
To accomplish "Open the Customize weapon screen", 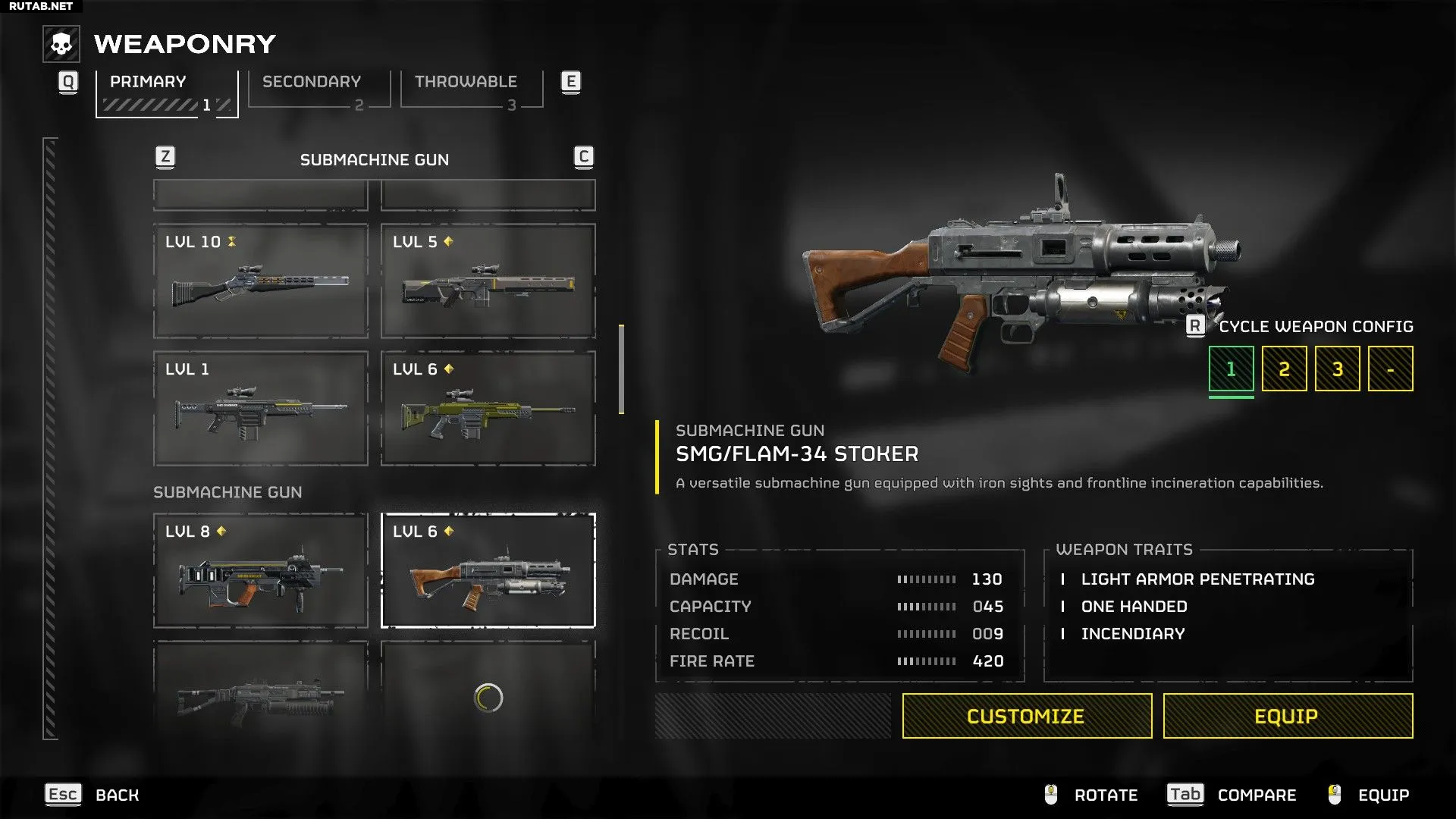I will point(1027,716).
